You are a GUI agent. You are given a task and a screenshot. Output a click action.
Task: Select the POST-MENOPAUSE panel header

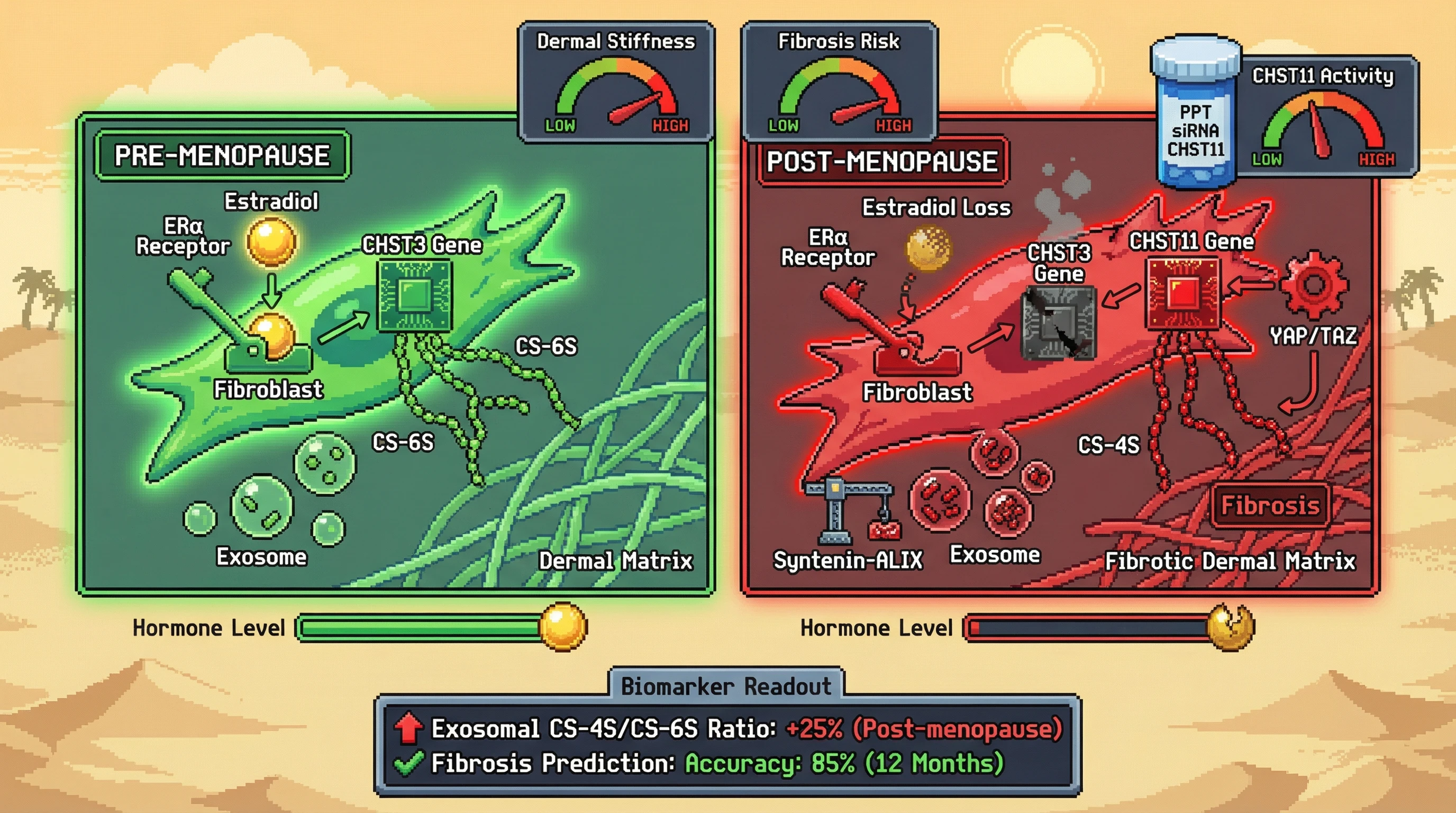point(881,161)
